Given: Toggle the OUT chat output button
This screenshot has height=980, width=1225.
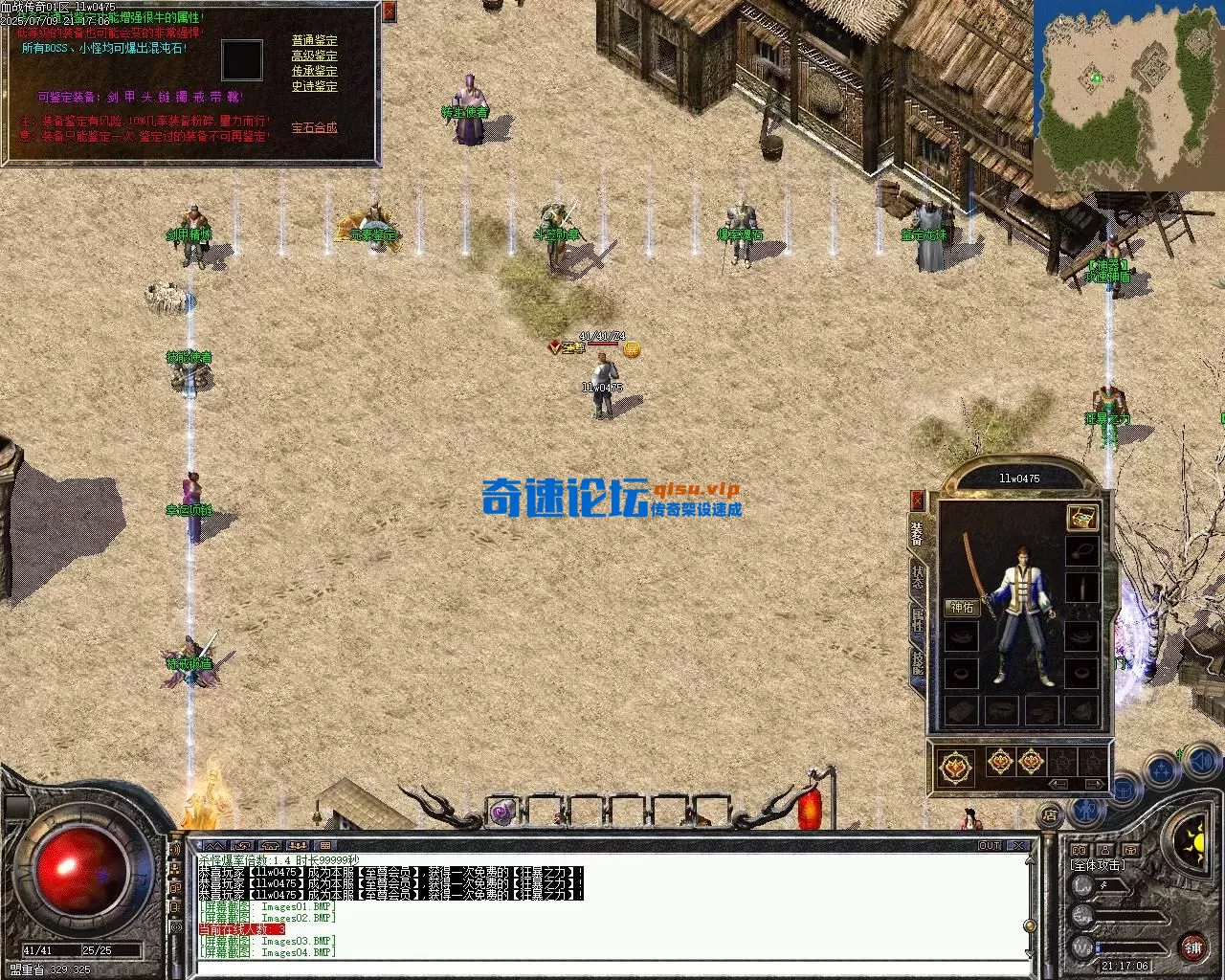Looking at the screenshot, I should pos(989,846).
